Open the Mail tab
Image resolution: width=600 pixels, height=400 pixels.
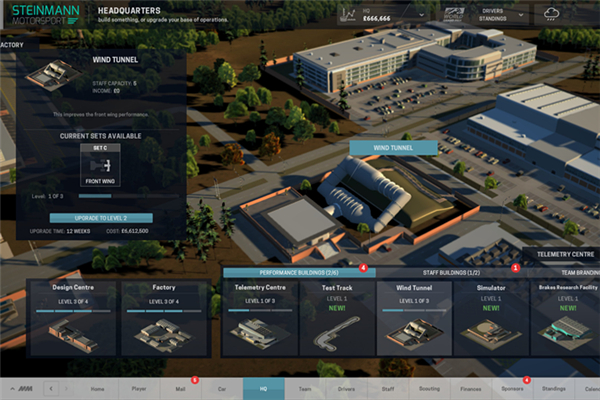[x=180, y=388]
